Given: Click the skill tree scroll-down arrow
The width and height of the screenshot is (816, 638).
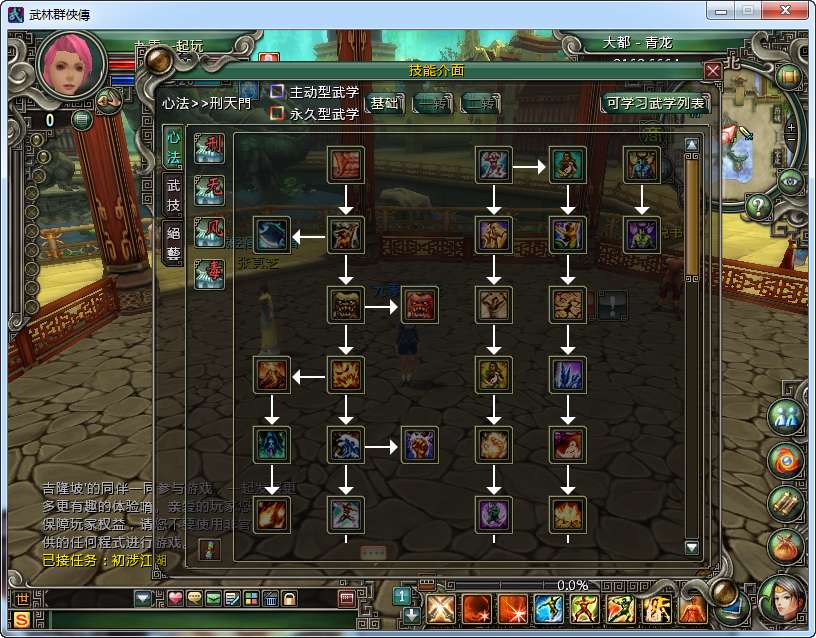Looking at the screenshot, I should pos(691,547).
